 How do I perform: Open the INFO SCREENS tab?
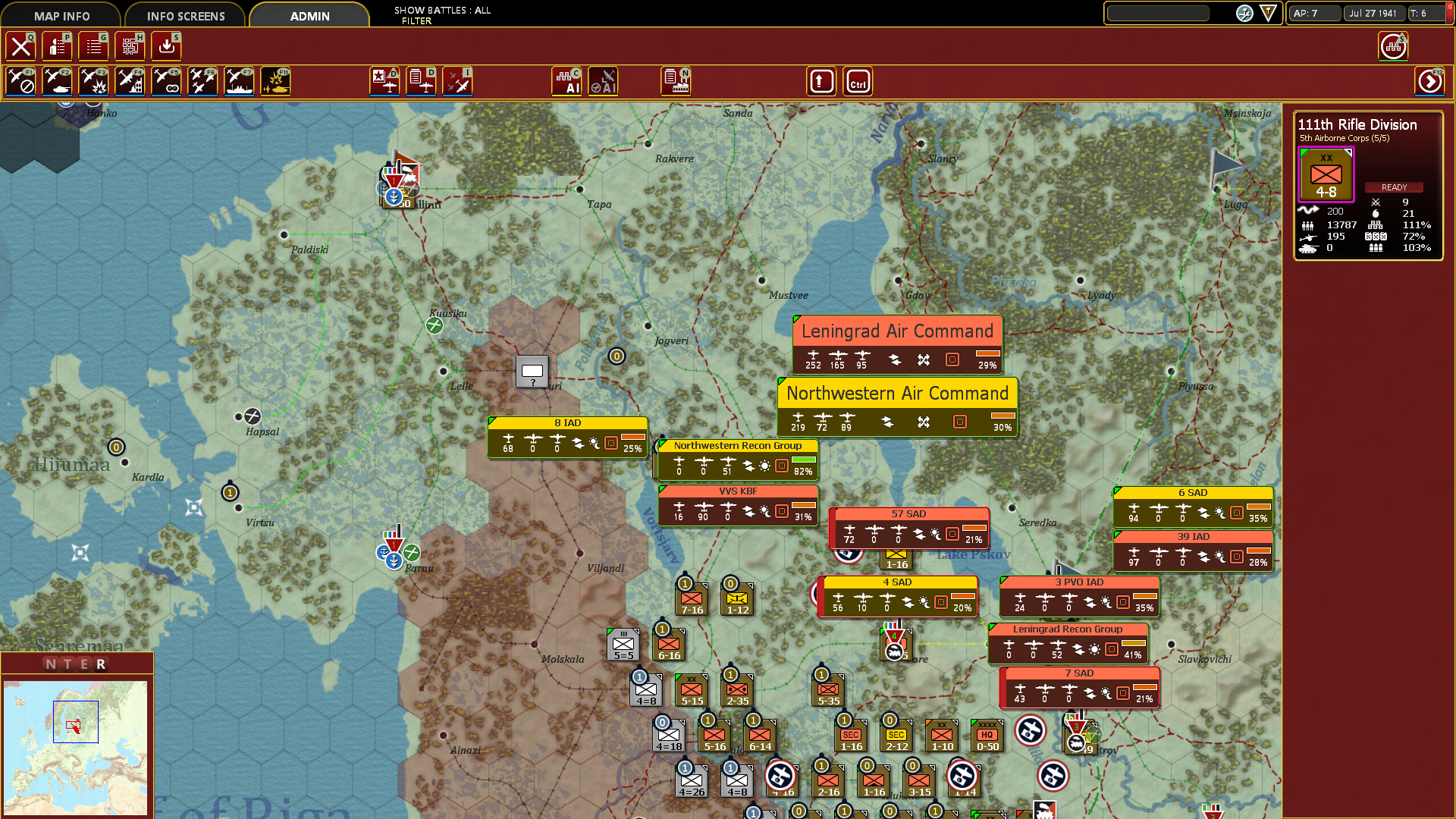click(185, 15)
